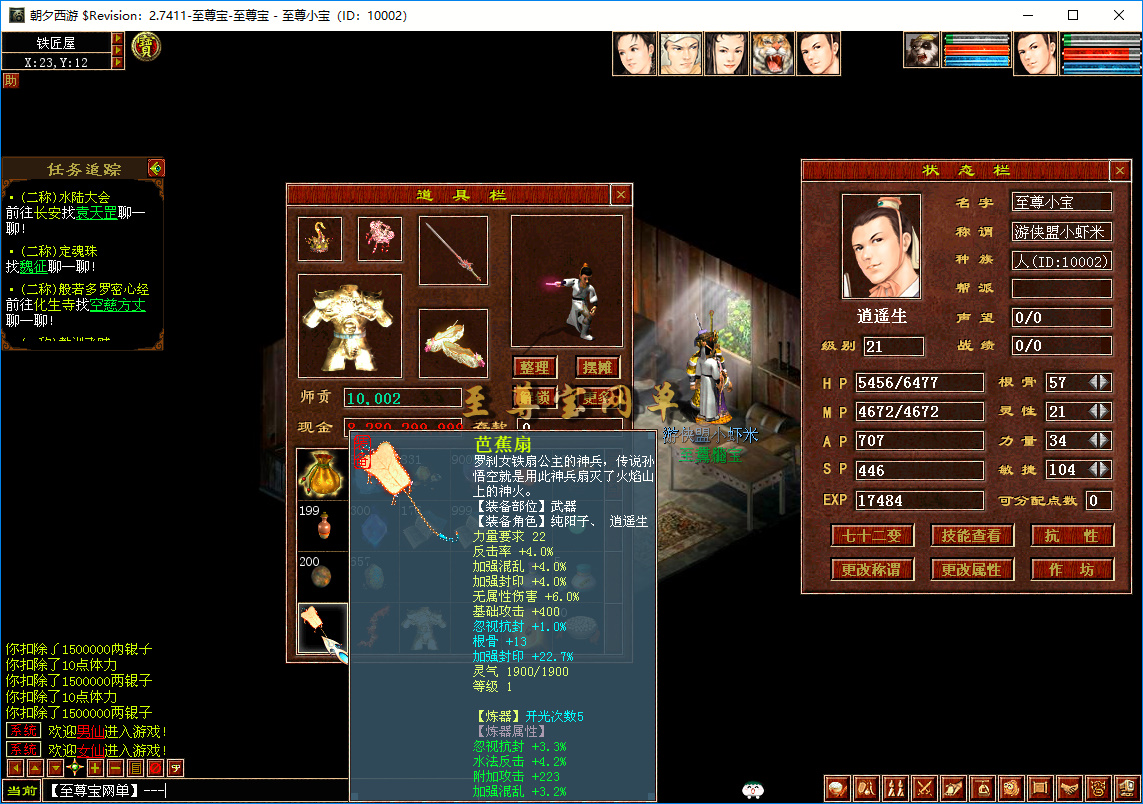1143x804 pixels.
Task: Close the 道具栏 inventory window
Action: coord(621,195)
